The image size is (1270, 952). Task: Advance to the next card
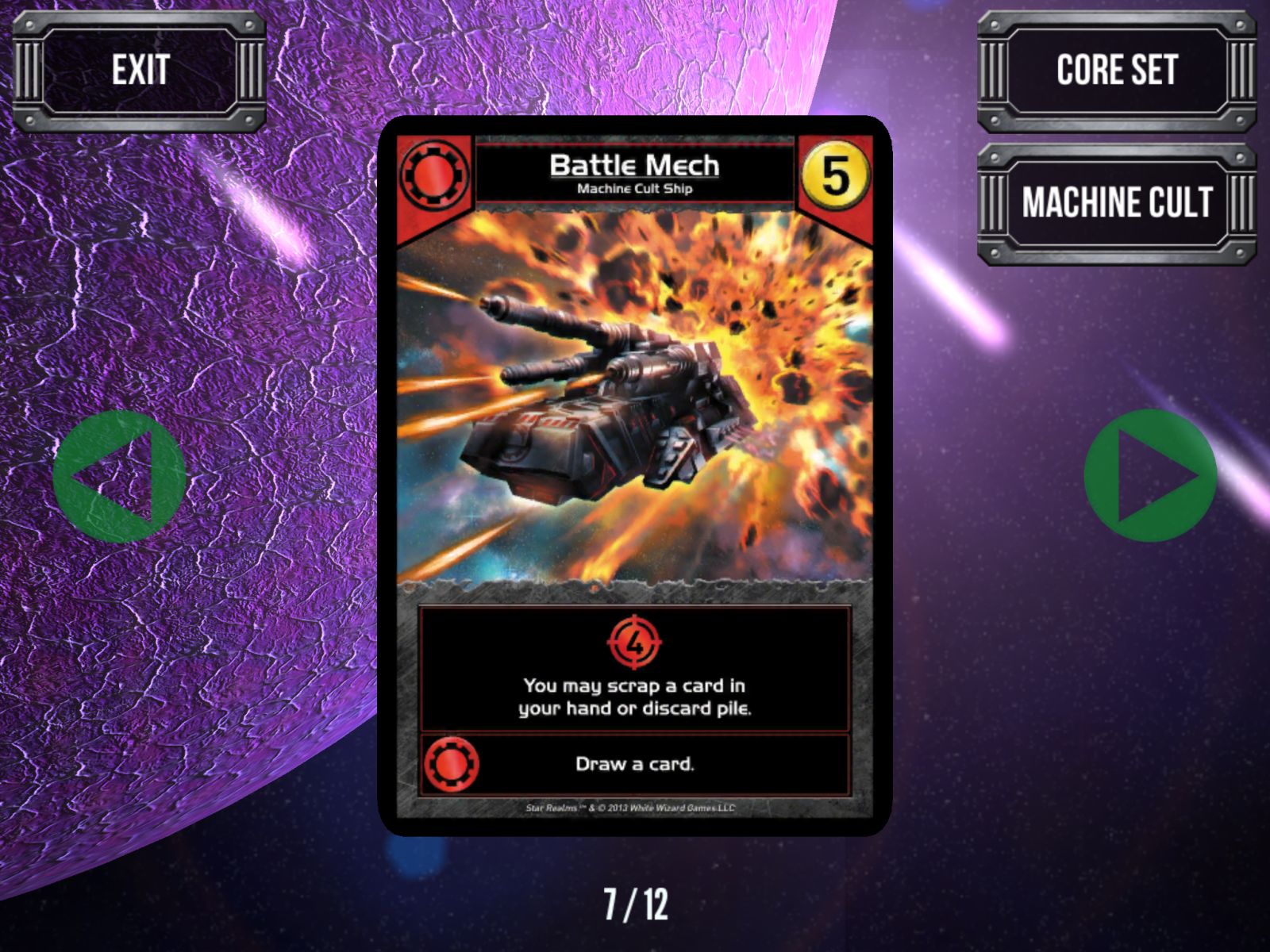pos(1150,476)
